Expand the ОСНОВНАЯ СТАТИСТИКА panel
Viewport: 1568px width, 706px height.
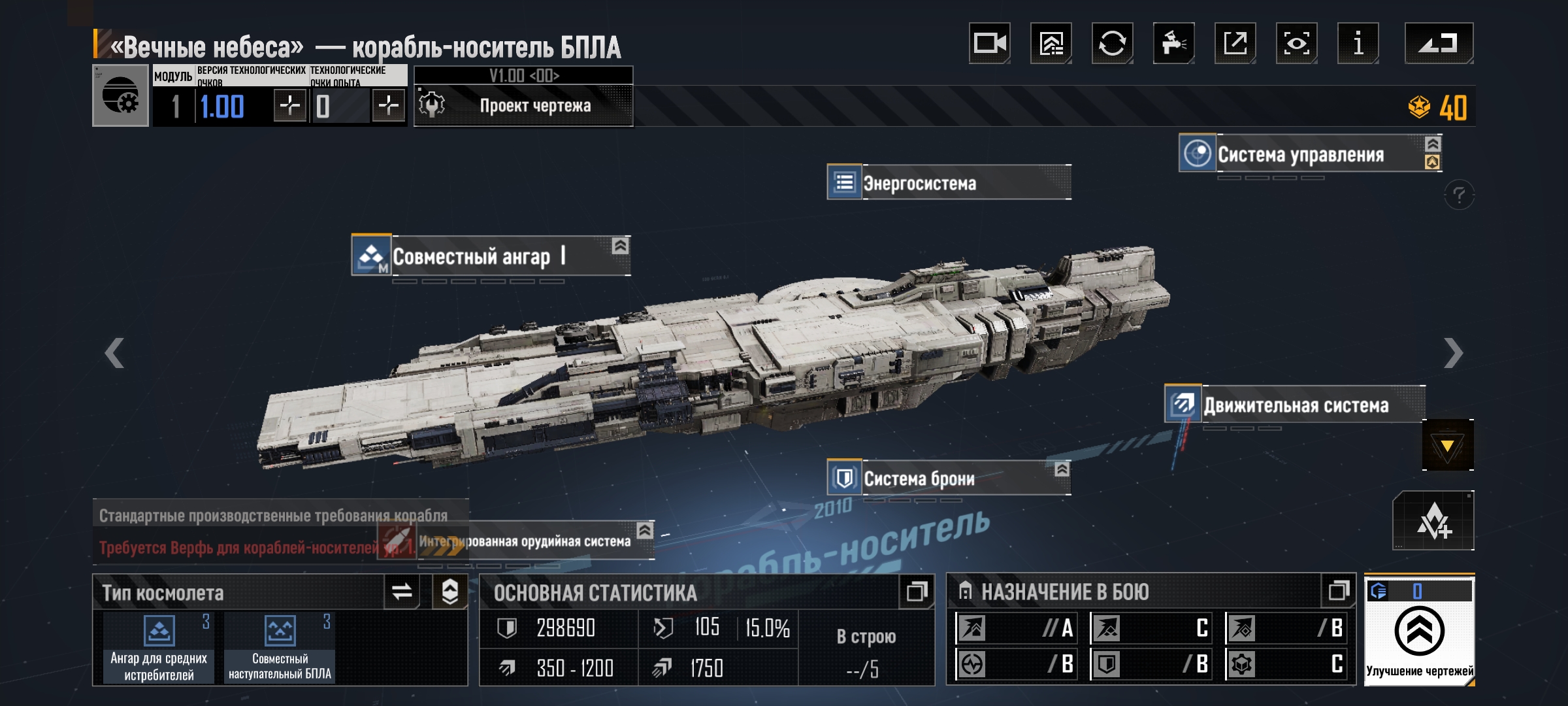tap(917, 592)
